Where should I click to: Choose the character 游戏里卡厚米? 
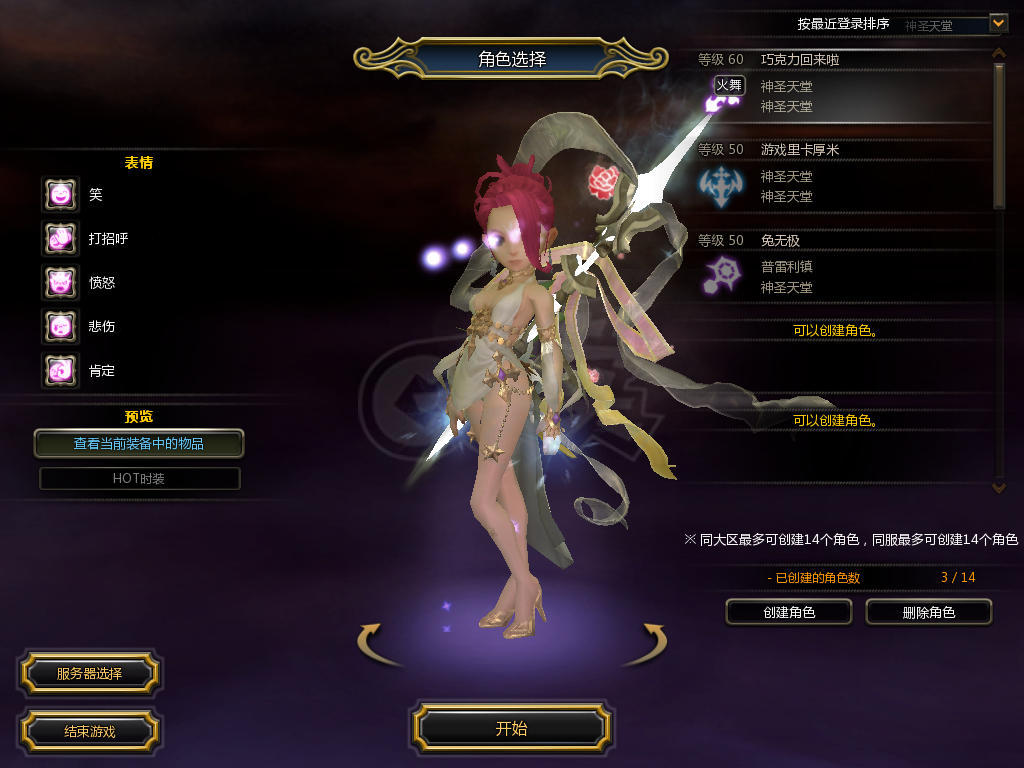pos(840,177)
